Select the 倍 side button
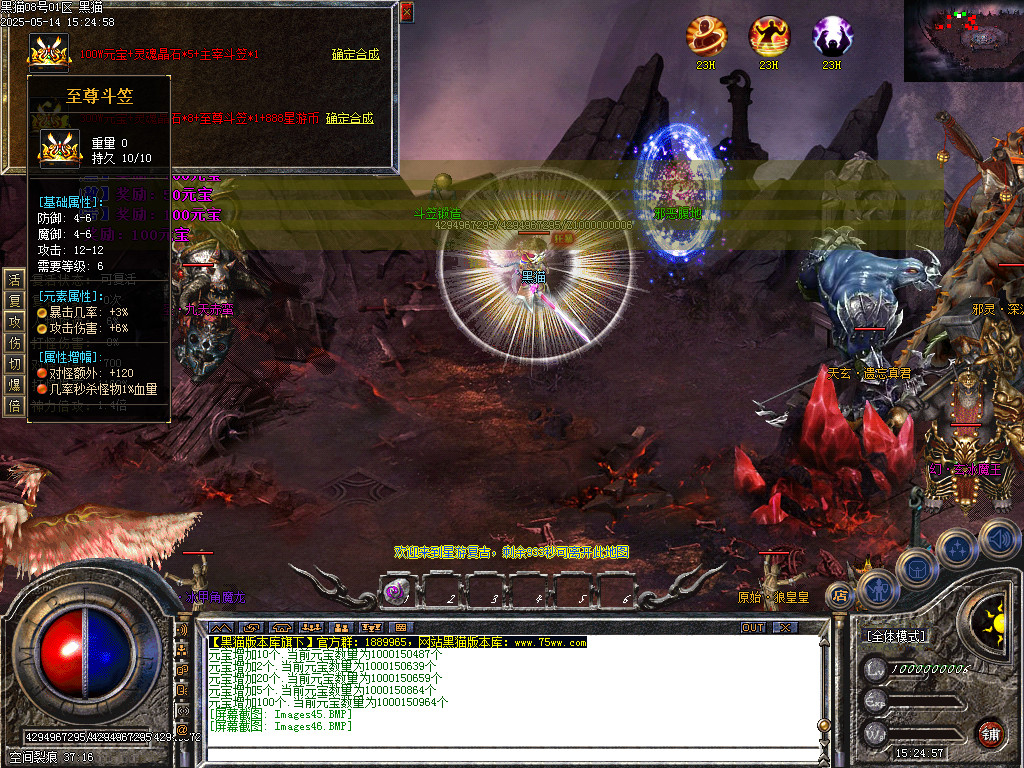Viewport: 1024px width, 768px height. [14, 405]
